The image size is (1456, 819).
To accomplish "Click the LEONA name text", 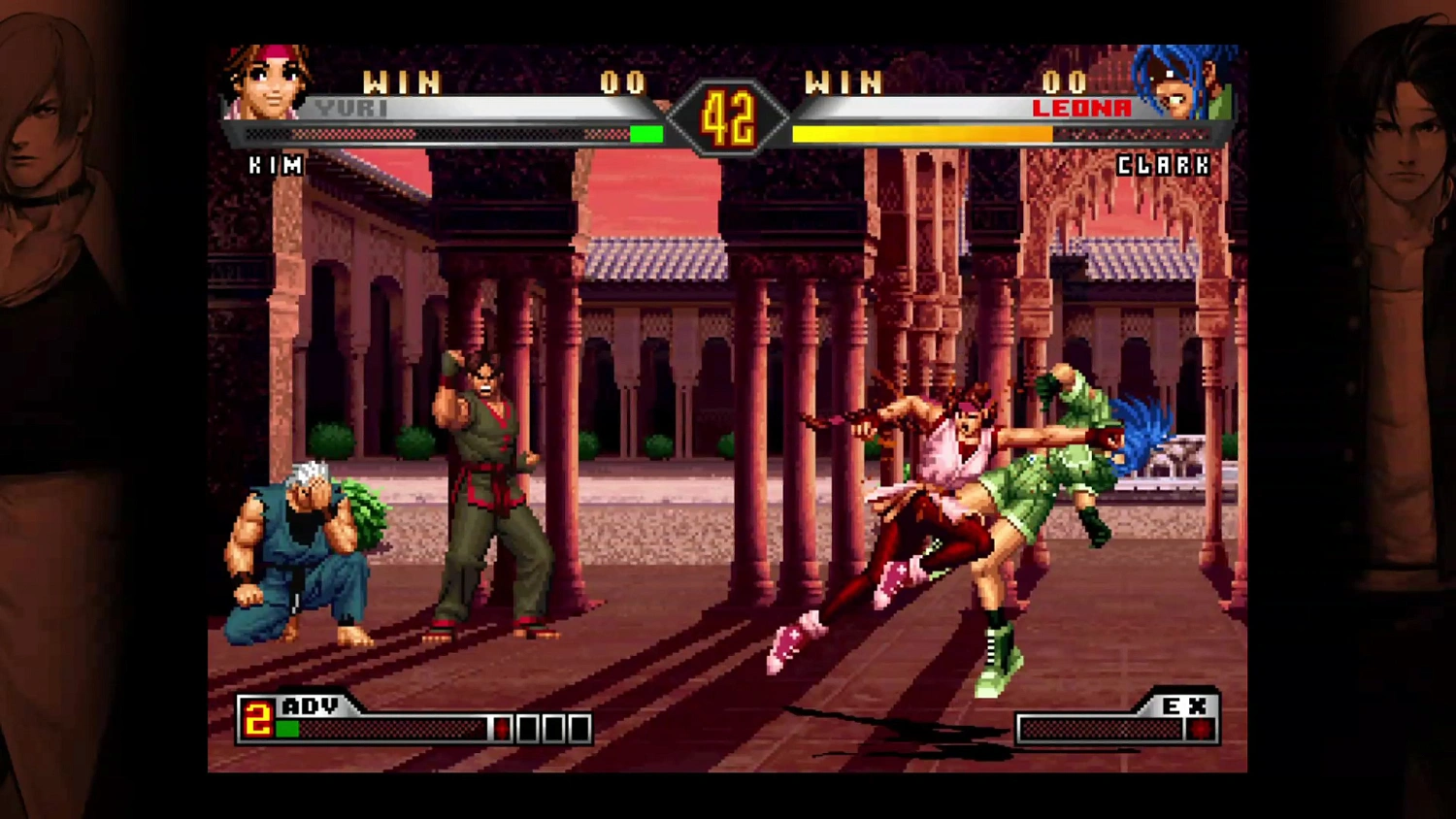I will tap(1081, 108).
